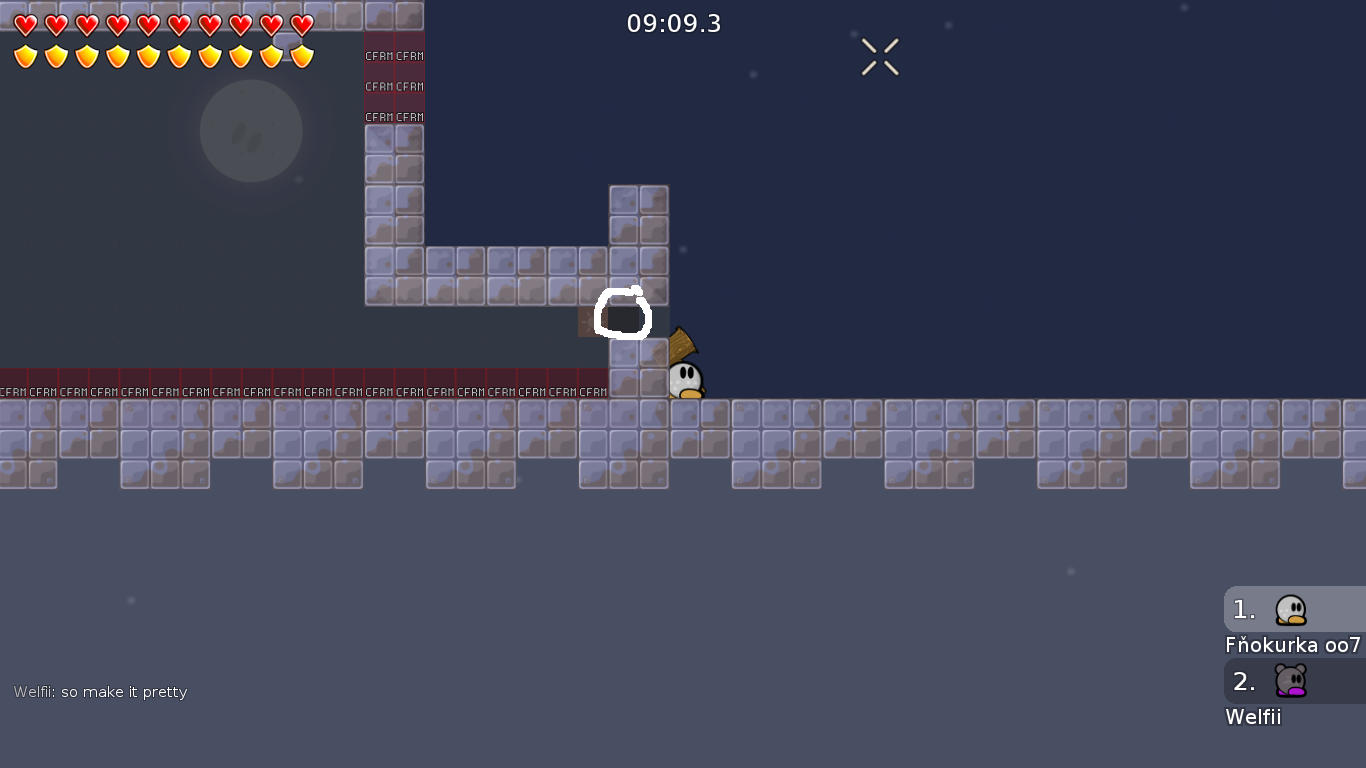
Task: Click the Fňokurka oo7 player name text
Action: tap(1290, 645)
